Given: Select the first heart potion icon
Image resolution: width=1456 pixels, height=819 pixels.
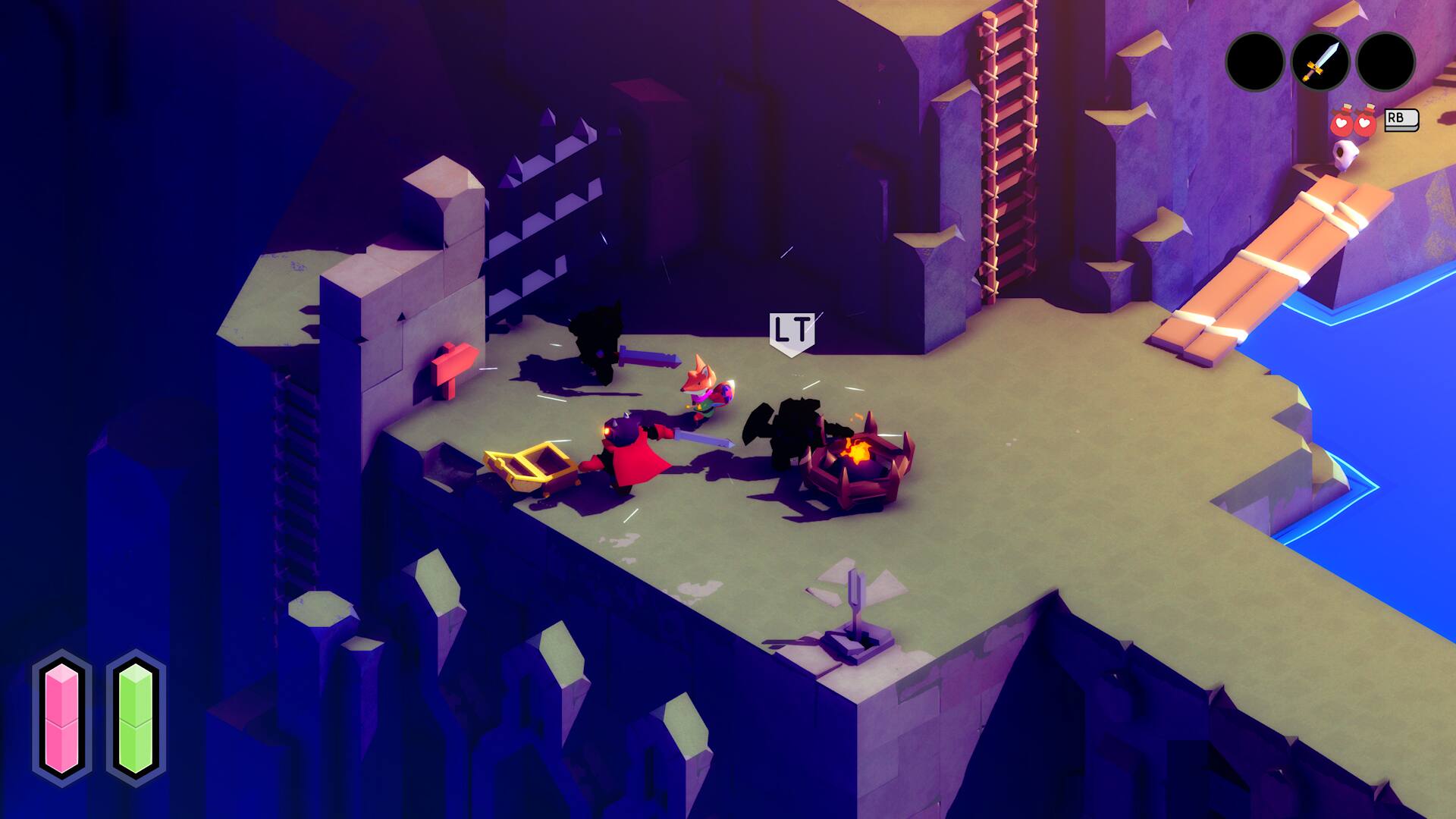Looking at the screenshot, I should tap(1342, 121).
